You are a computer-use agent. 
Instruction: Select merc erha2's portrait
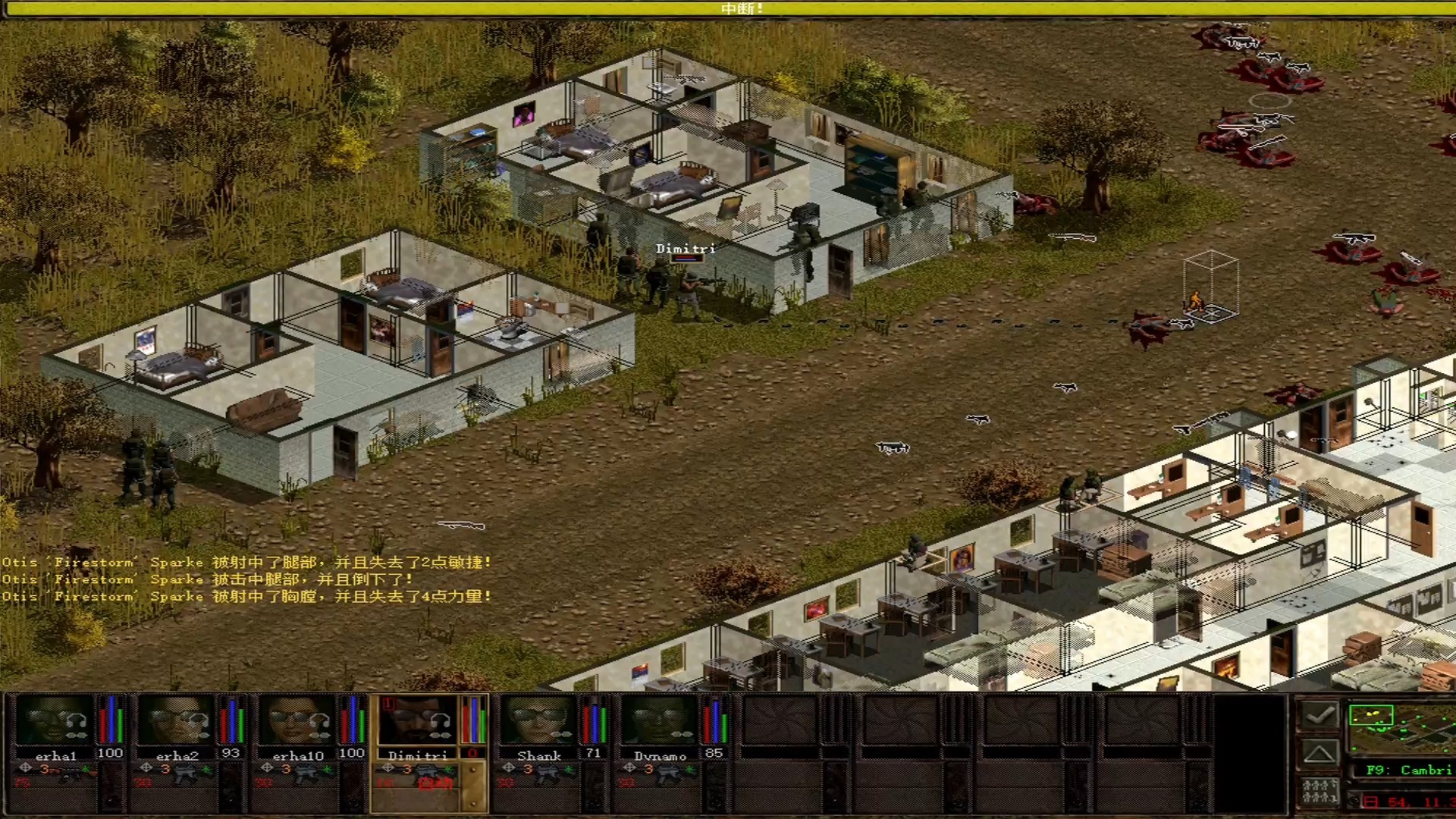pos(174,719)
